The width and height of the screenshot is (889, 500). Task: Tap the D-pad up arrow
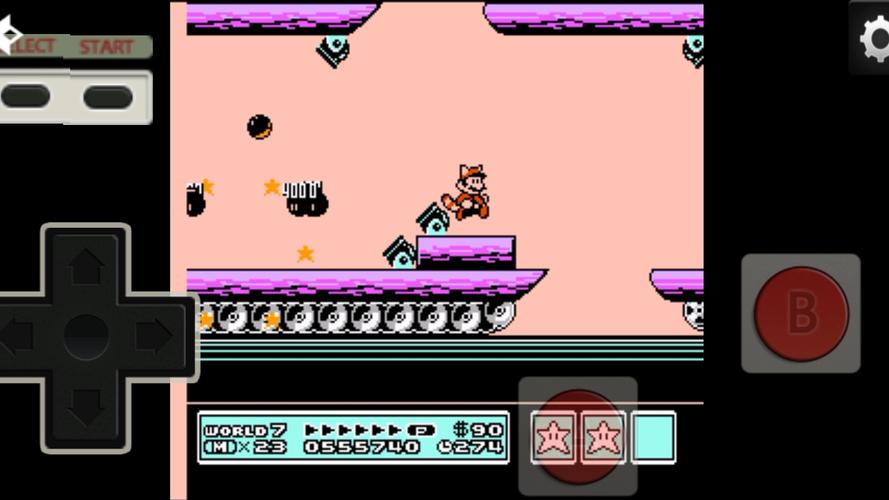point(87,267)
